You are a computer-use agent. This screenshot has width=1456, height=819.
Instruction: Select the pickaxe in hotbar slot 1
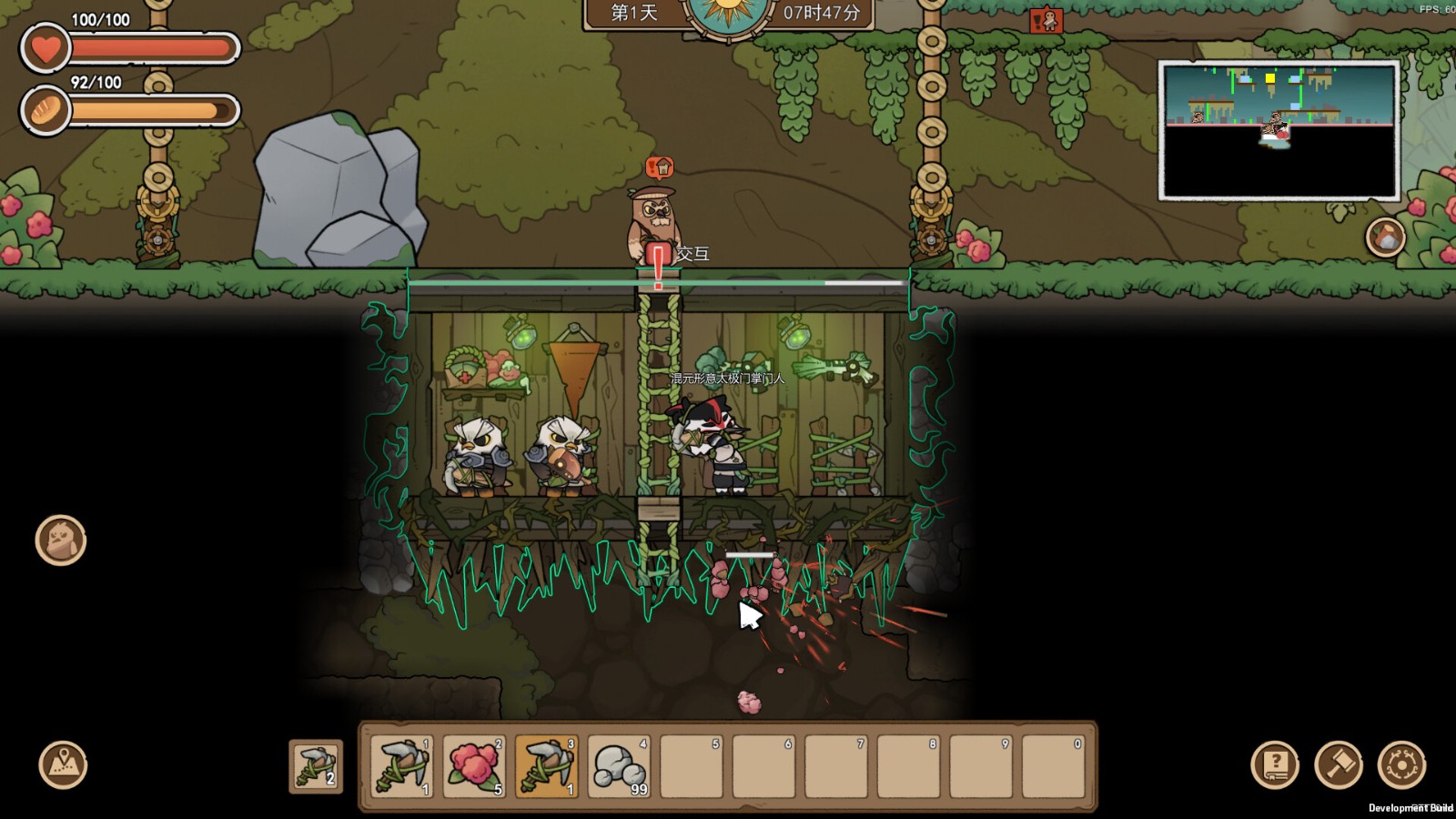[x=401, y=766]
